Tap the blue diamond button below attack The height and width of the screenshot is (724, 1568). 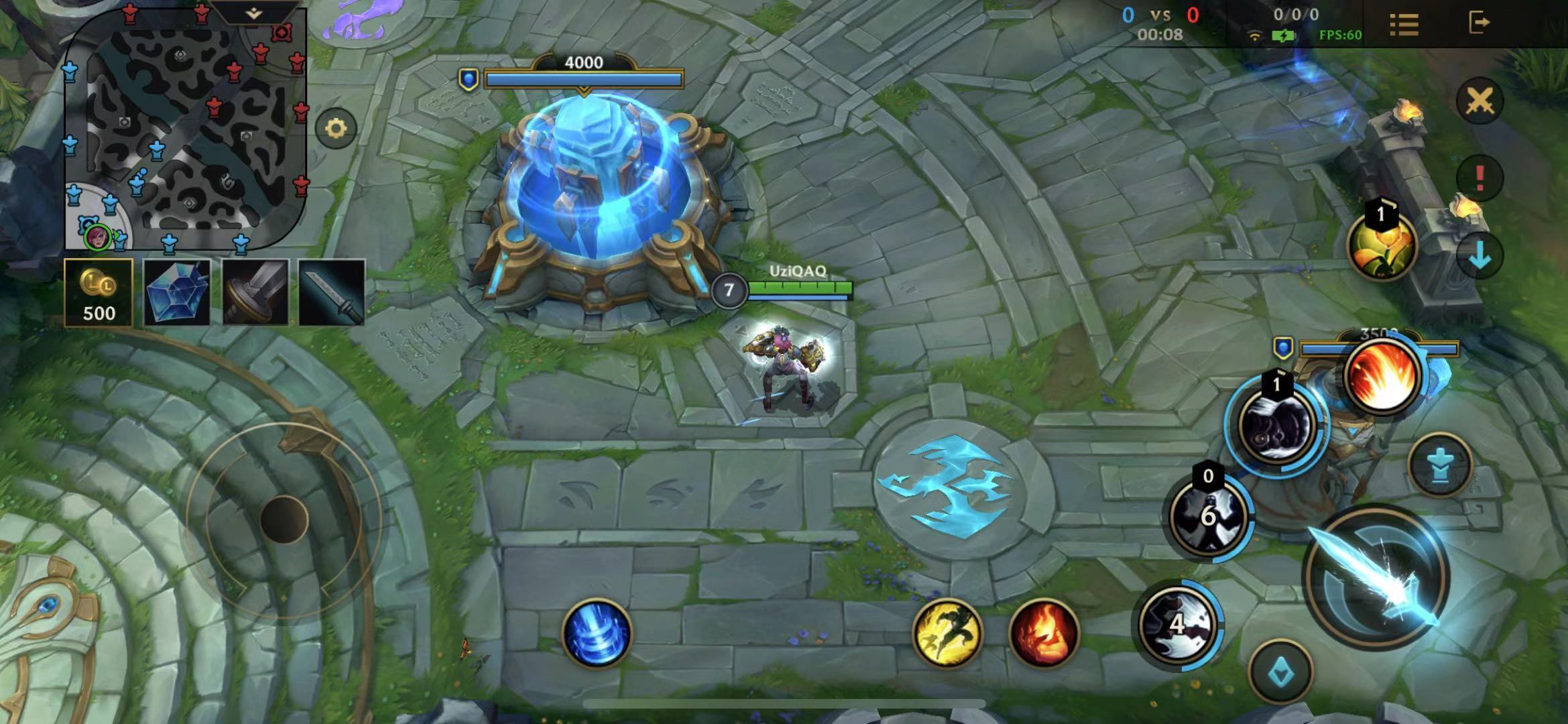point(1281,672)
